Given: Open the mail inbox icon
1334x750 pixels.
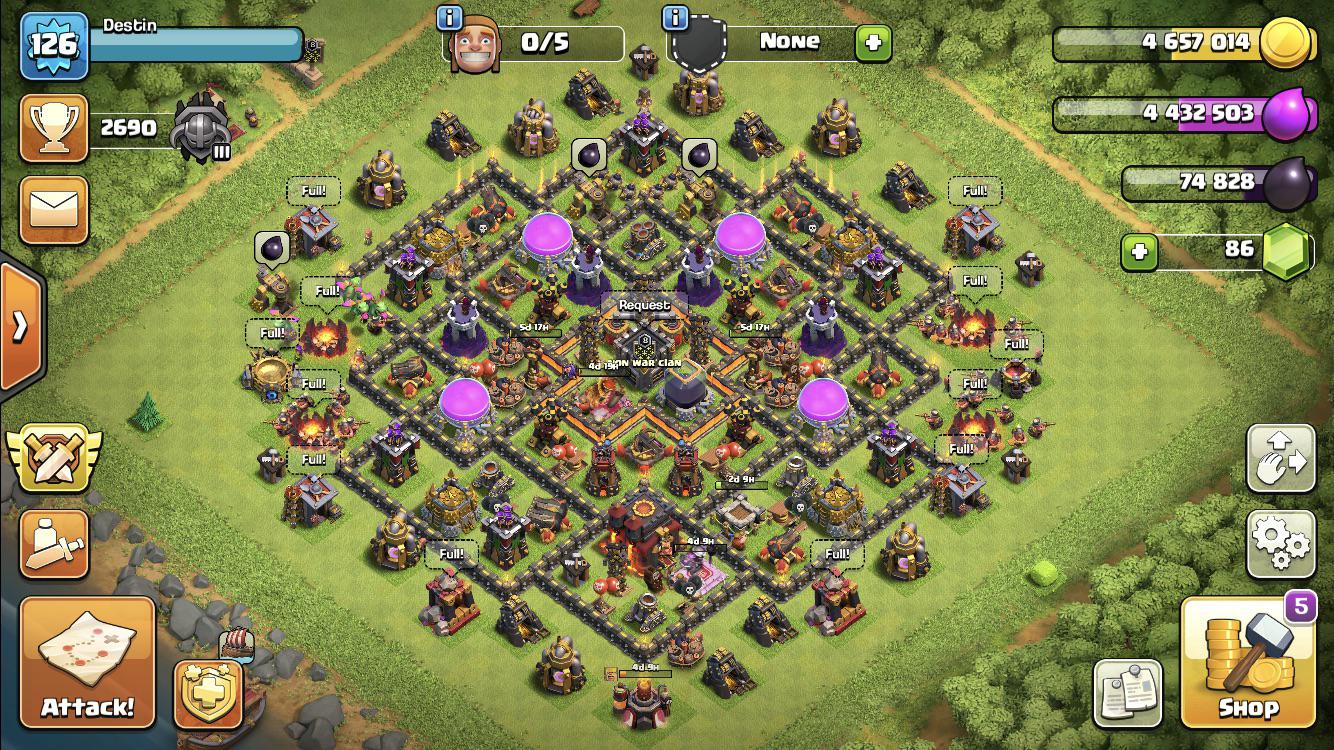Looking at the screenshot, I should pos(54,210).
